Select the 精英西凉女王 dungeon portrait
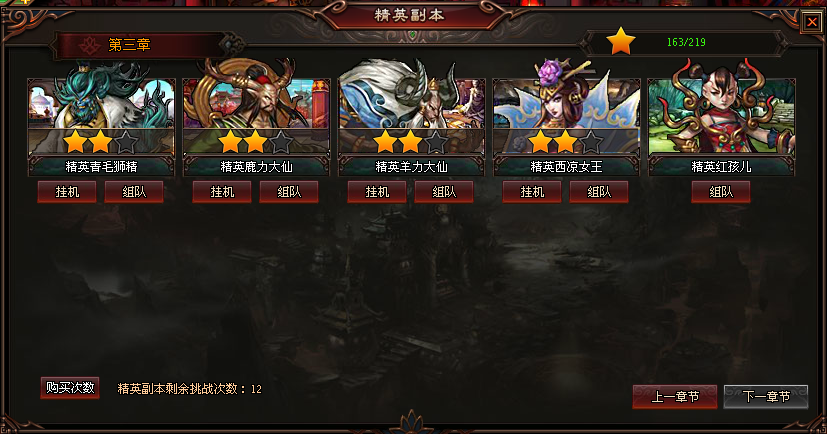This screenshot has width=827, height=434. 566,112
